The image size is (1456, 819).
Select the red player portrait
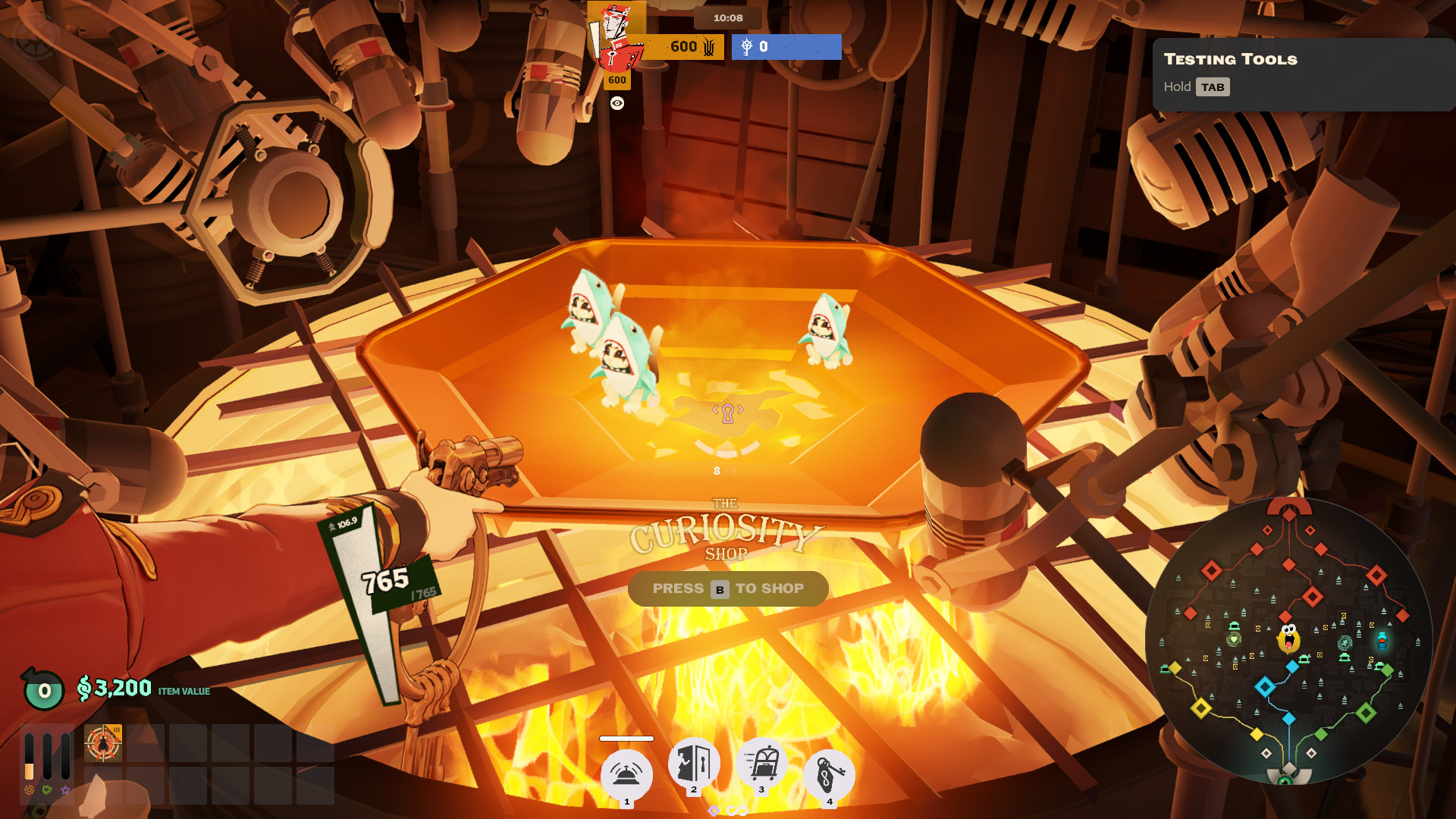(x=617, y=36)
